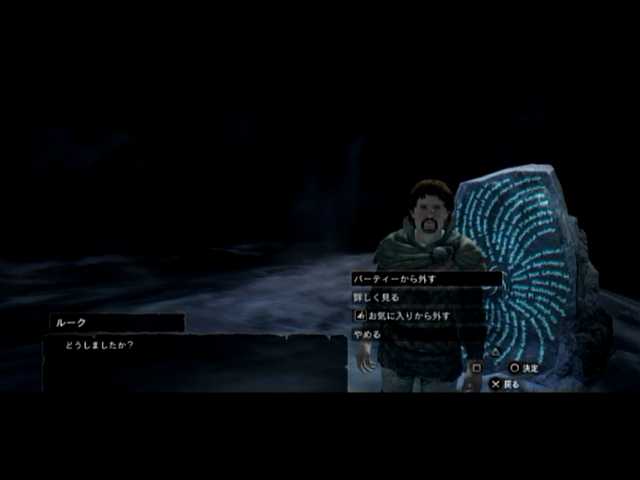Choose 詳しく見る to view details
The height and width of the screenshot is (480, 640).
pos(376,297)
